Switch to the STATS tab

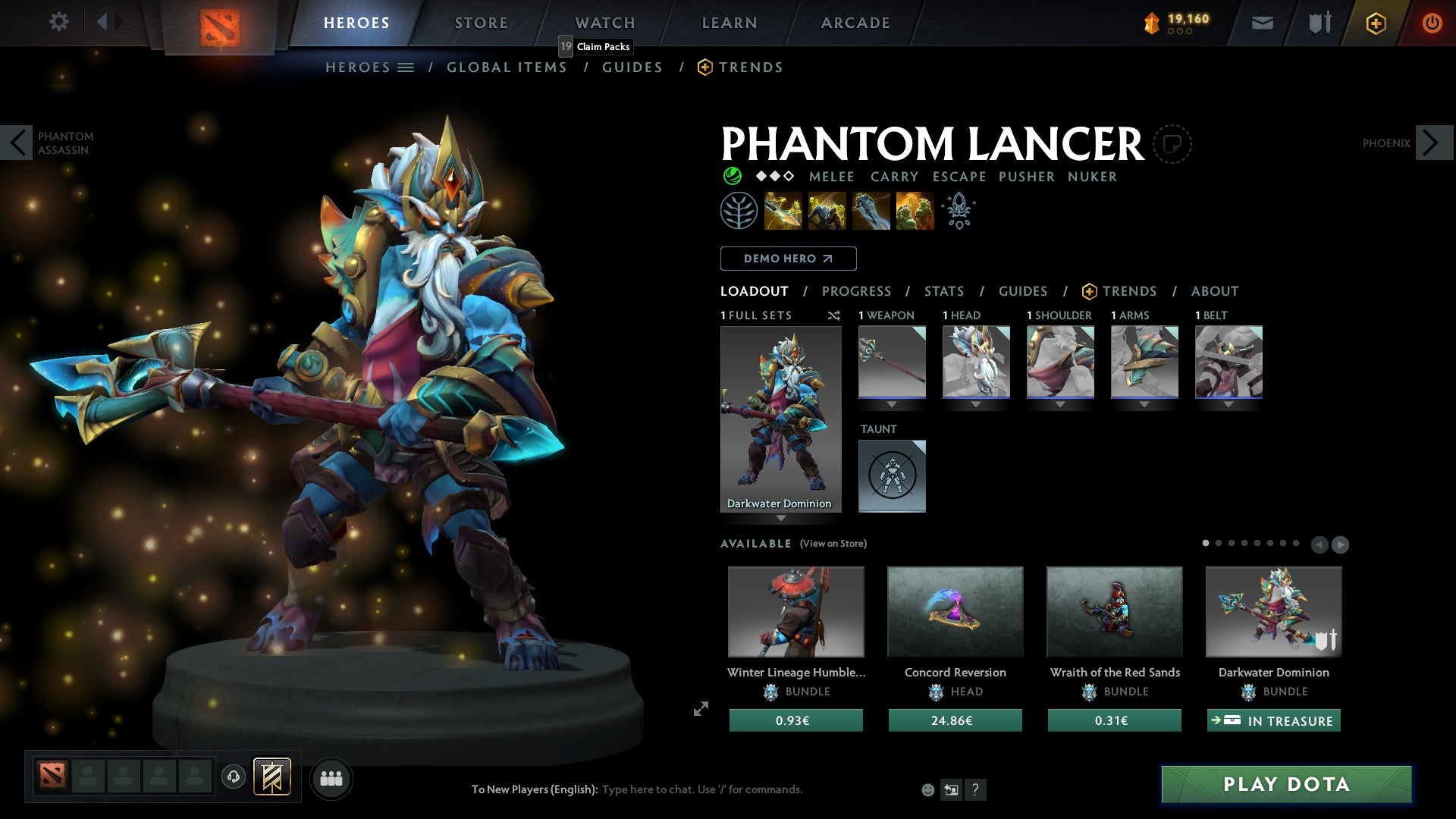tap(943, 291)
